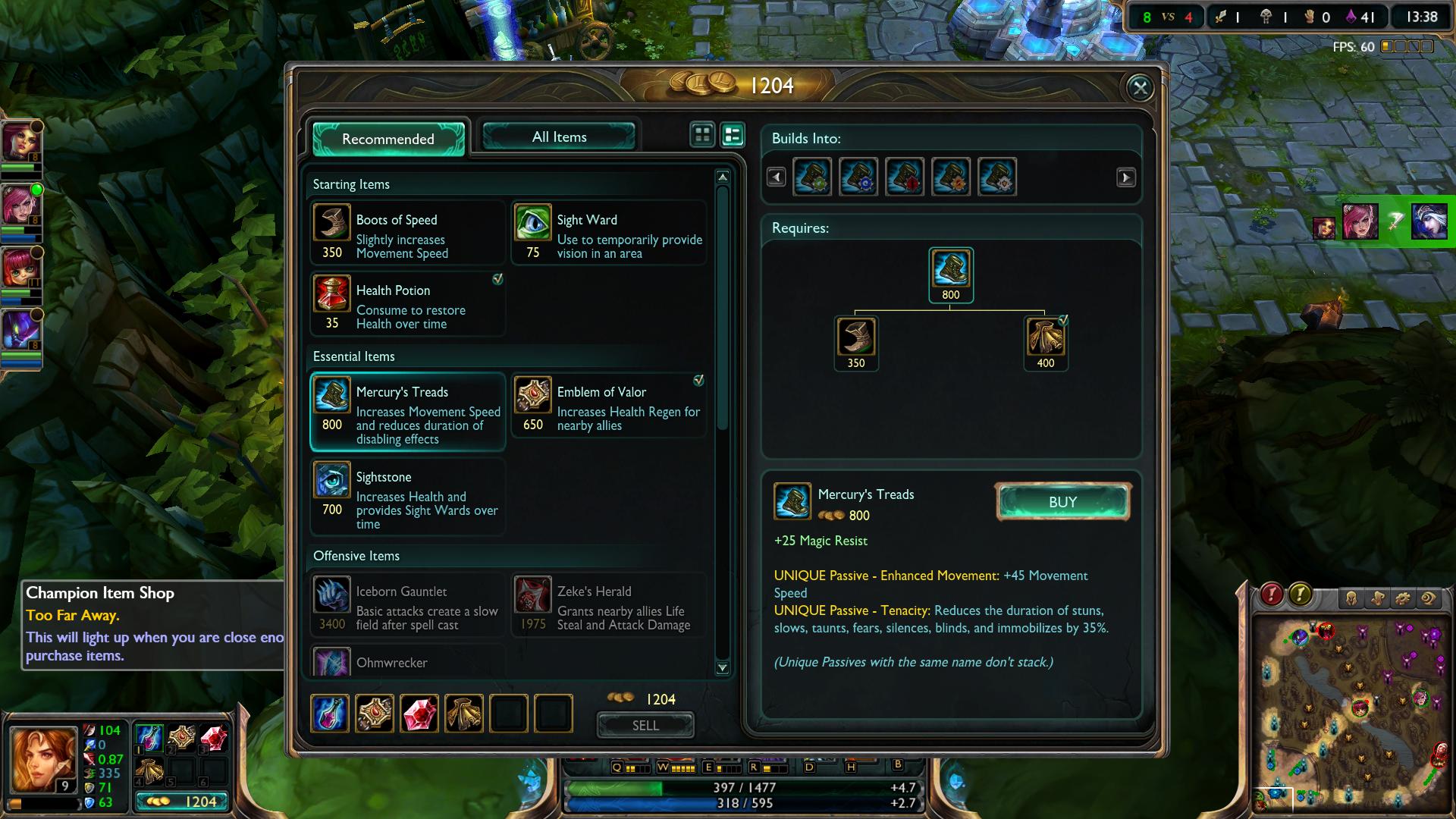The width and height of the screenshot is (1456, 819).
Task: Pick Emblem of Valor from essential items
Action: pos(609,406)
